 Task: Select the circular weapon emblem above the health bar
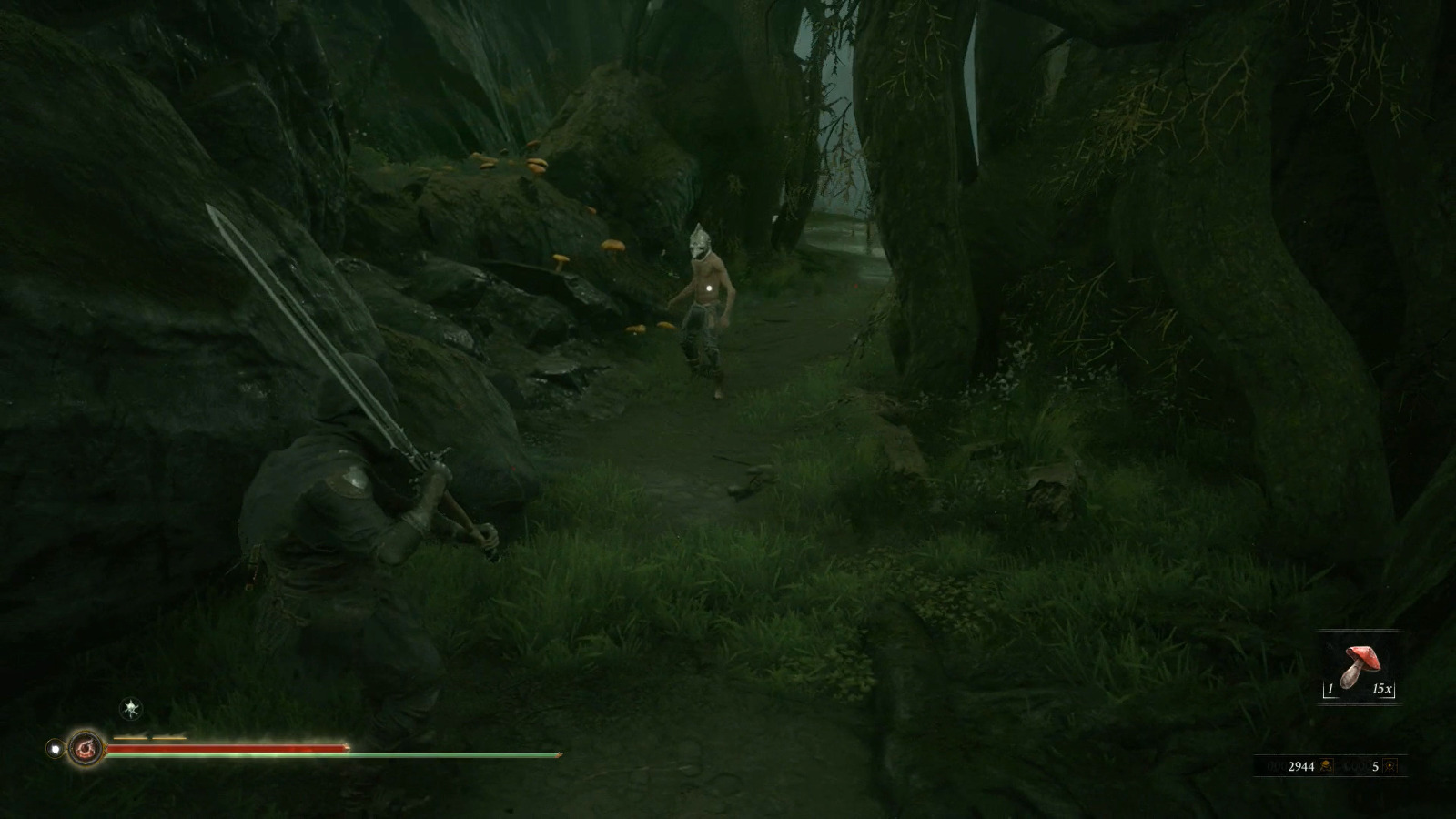point(86,747)
